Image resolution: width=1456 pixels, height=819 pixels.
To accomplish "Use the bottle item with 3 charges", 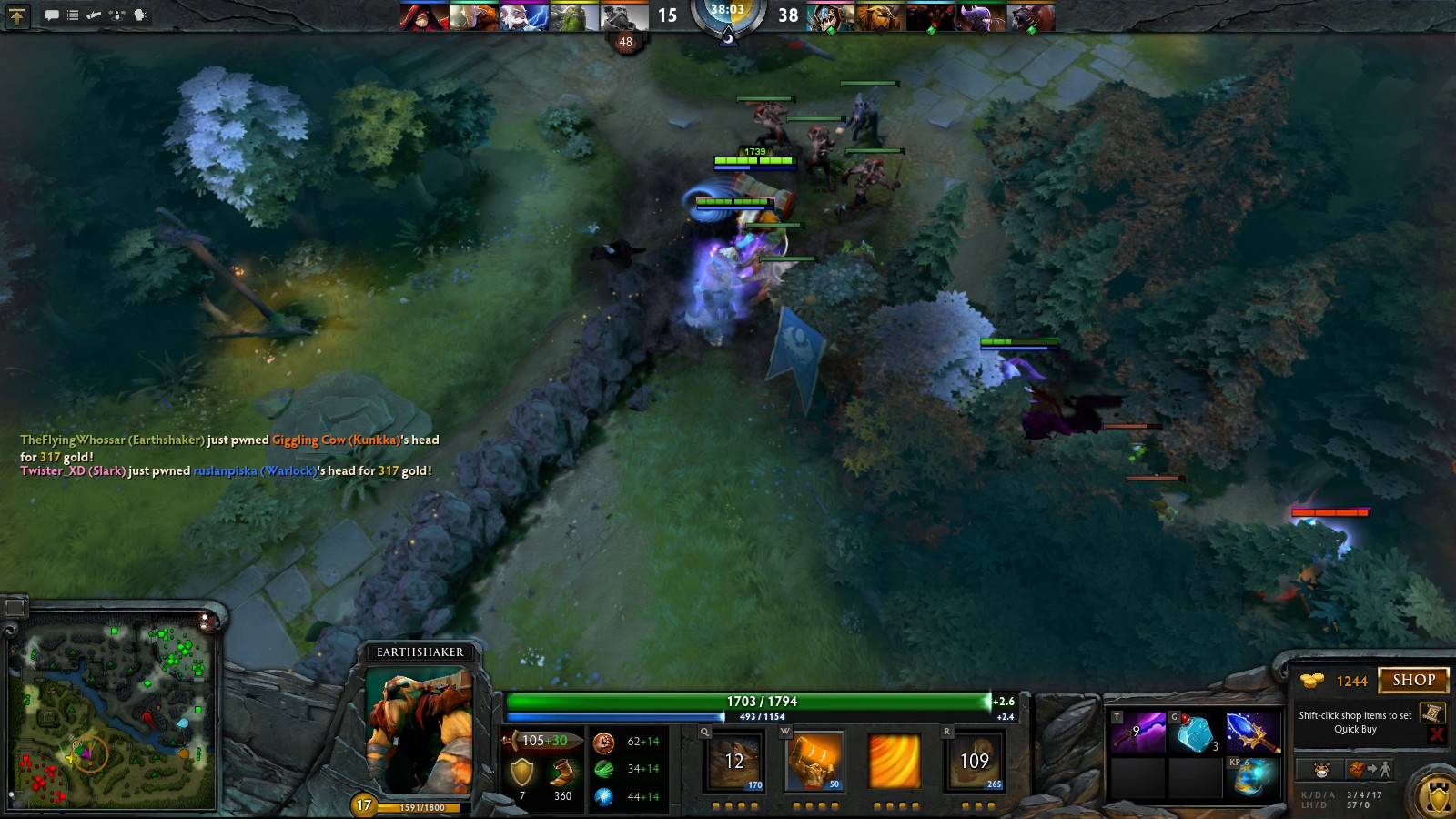I will point(1196,733).
